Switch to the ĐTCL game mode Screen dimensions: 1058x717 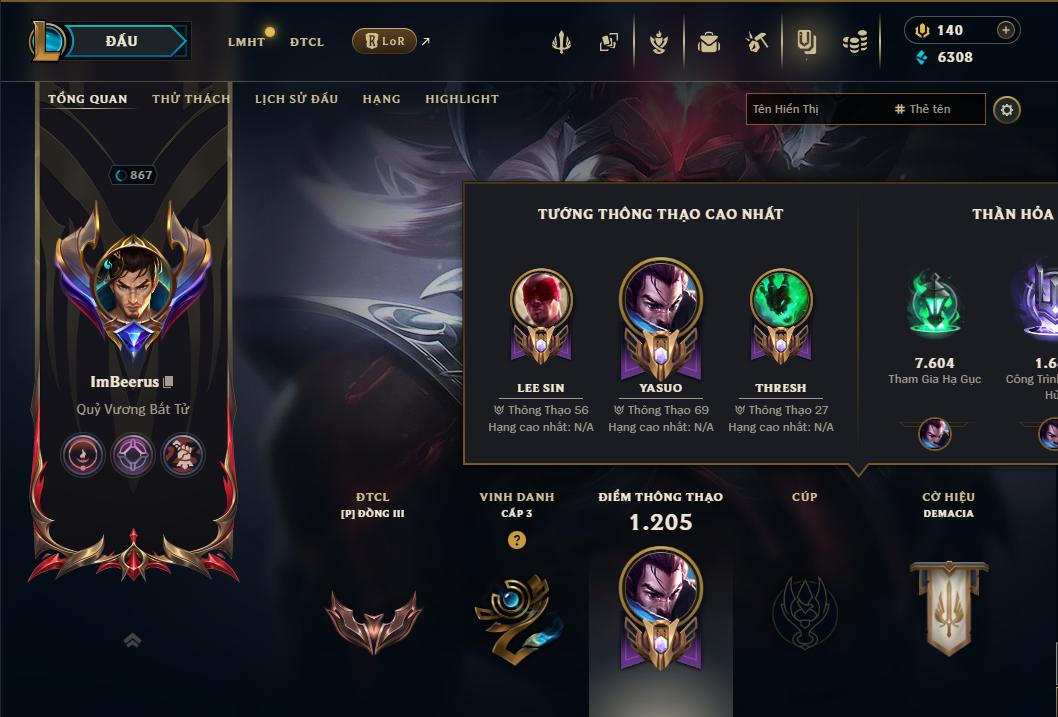[307, 42]
